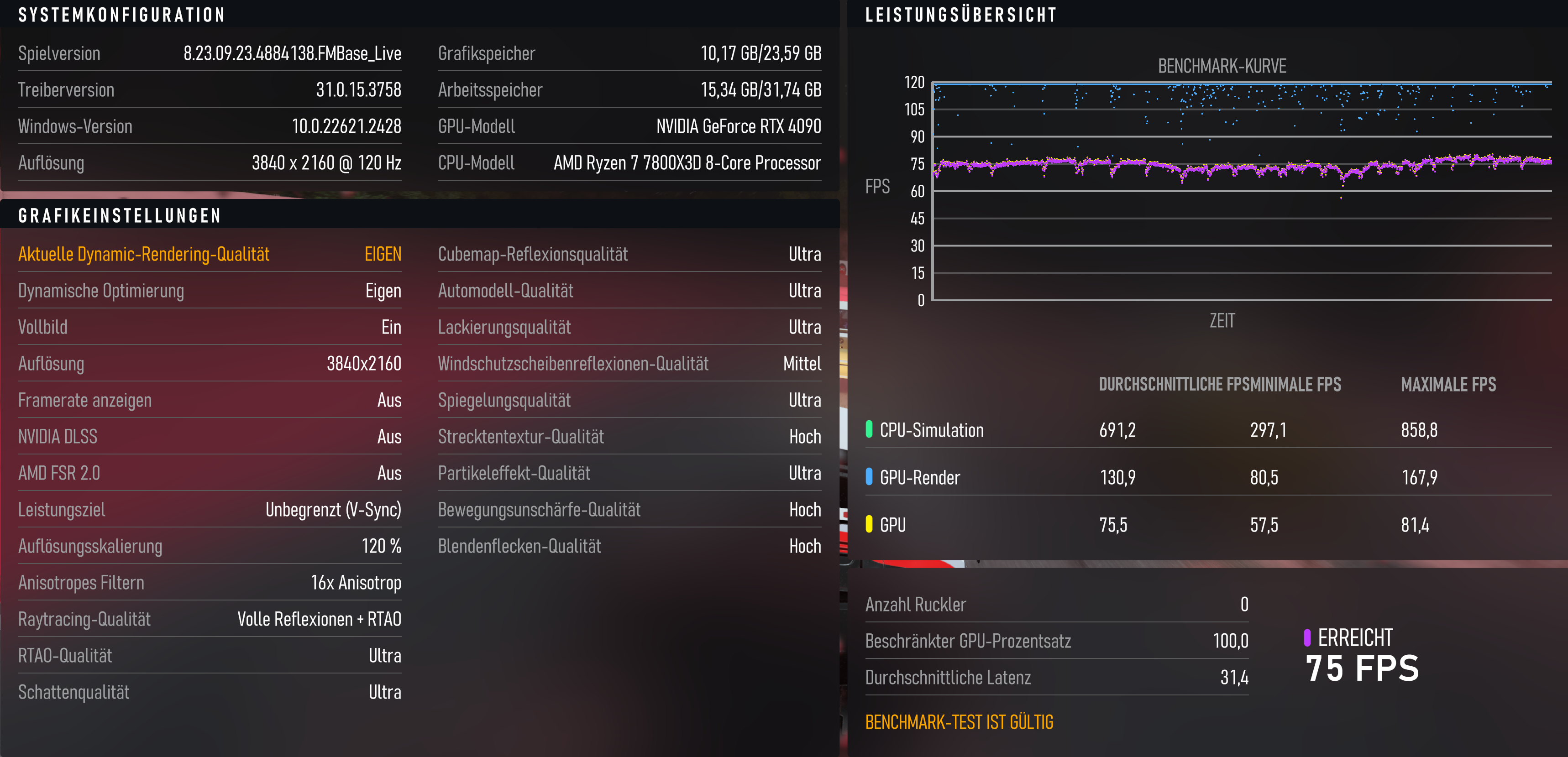
Task: Switch to the Leistungsübersicht section
Action: tap(961, 15)
